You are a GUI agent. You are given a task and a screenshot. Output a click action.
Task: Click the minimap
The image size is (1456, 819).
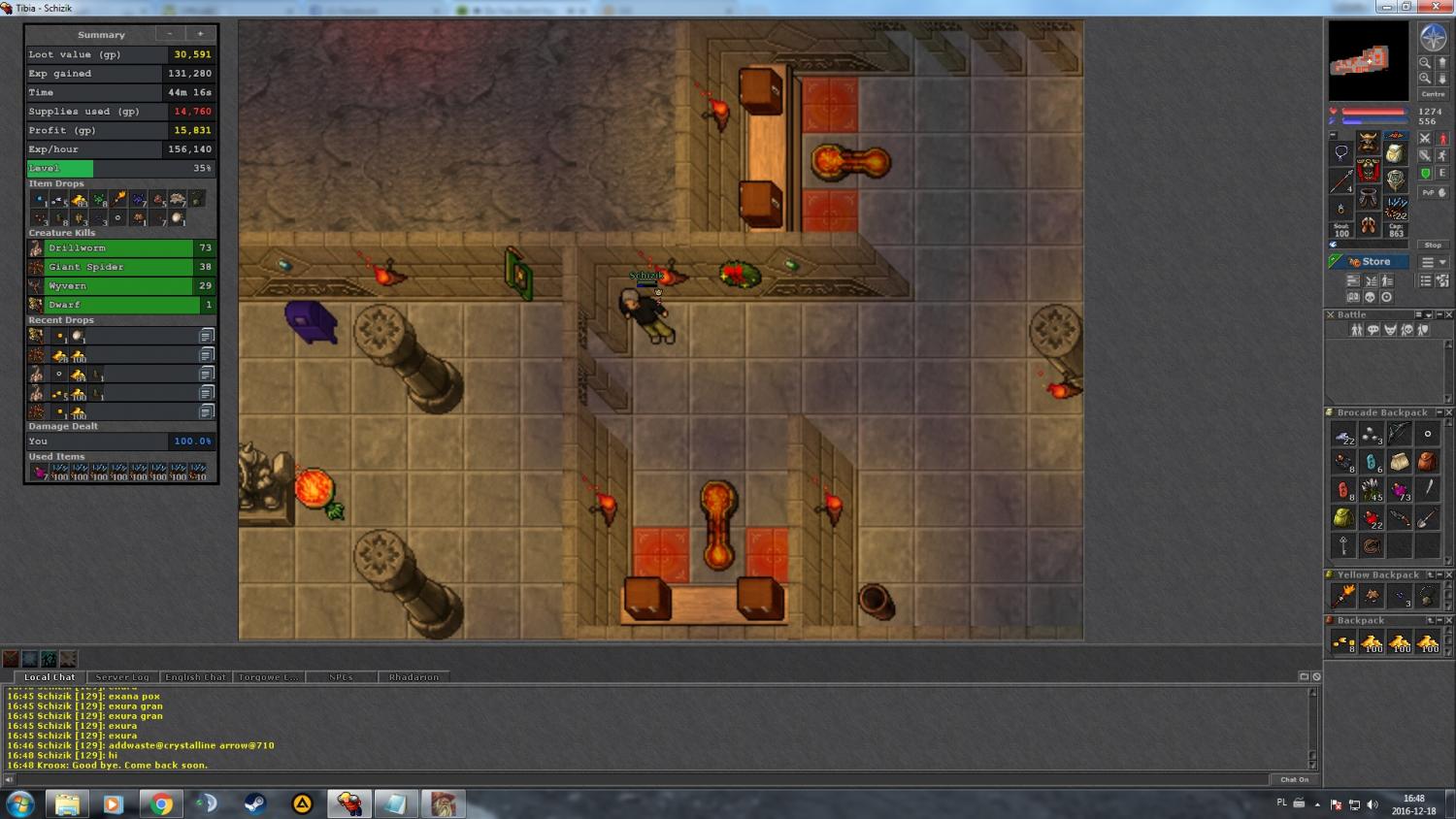1368,61
